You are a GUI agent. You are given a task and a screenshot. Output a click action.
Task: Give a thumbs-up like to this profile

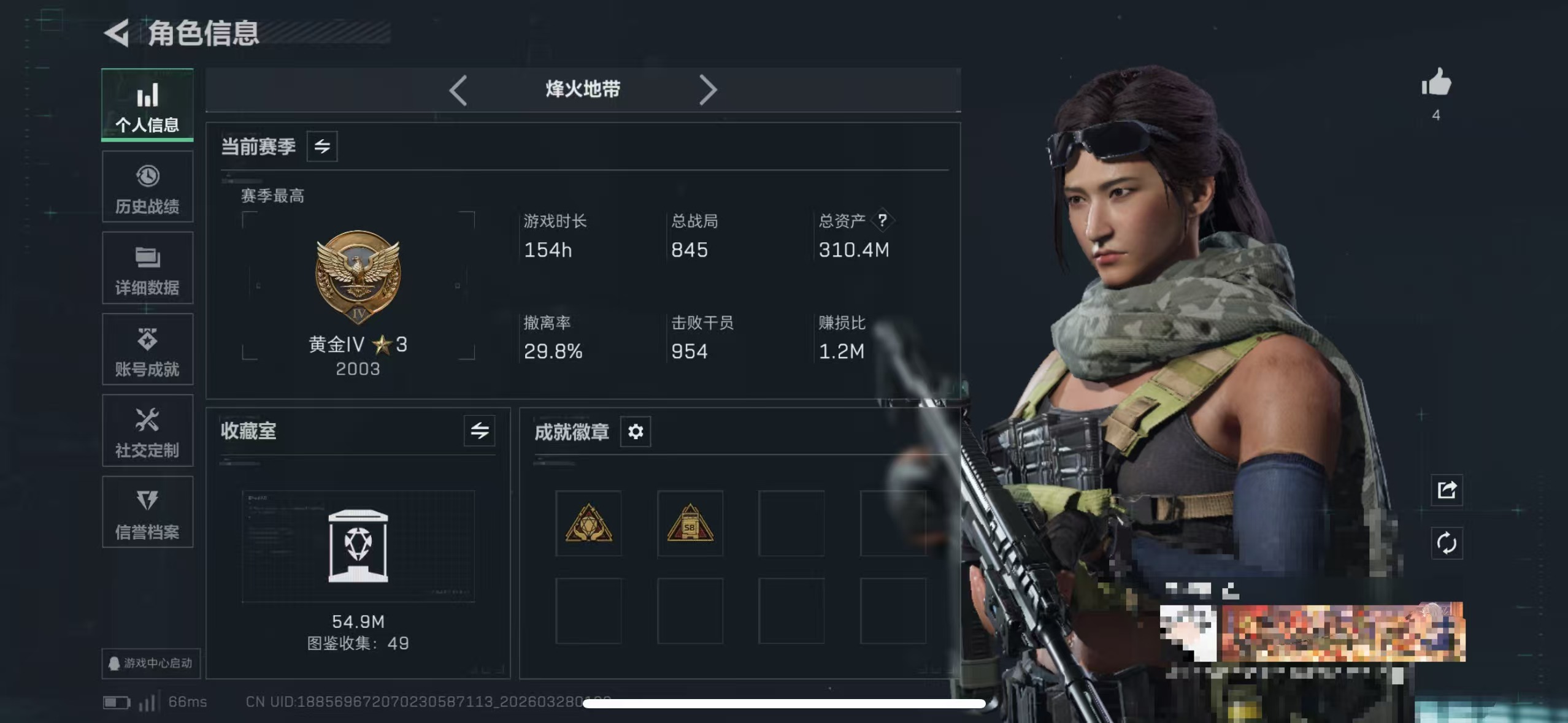click(1436, 84)
